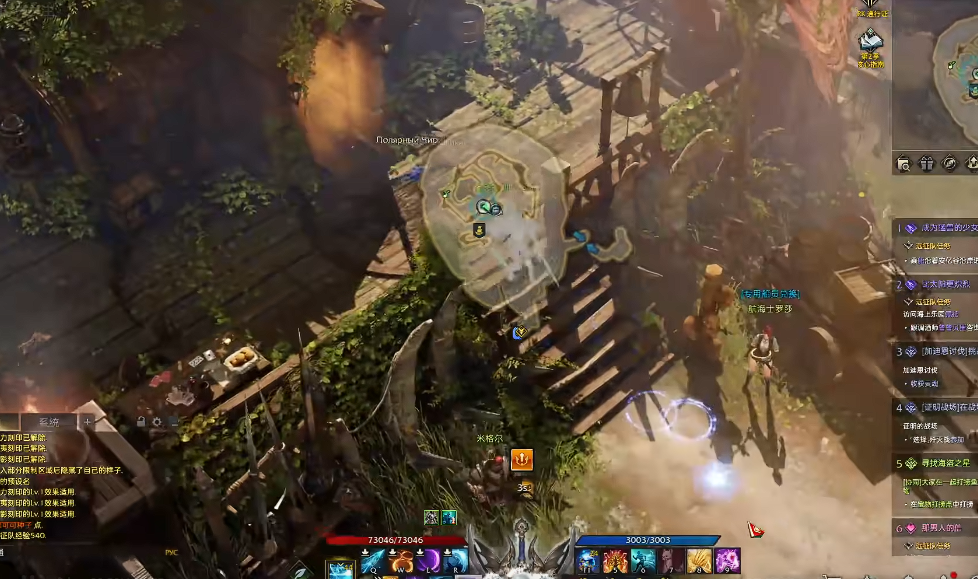Click the orange interaction icon above the character
The image size is (978, 579).
[521, 459]
